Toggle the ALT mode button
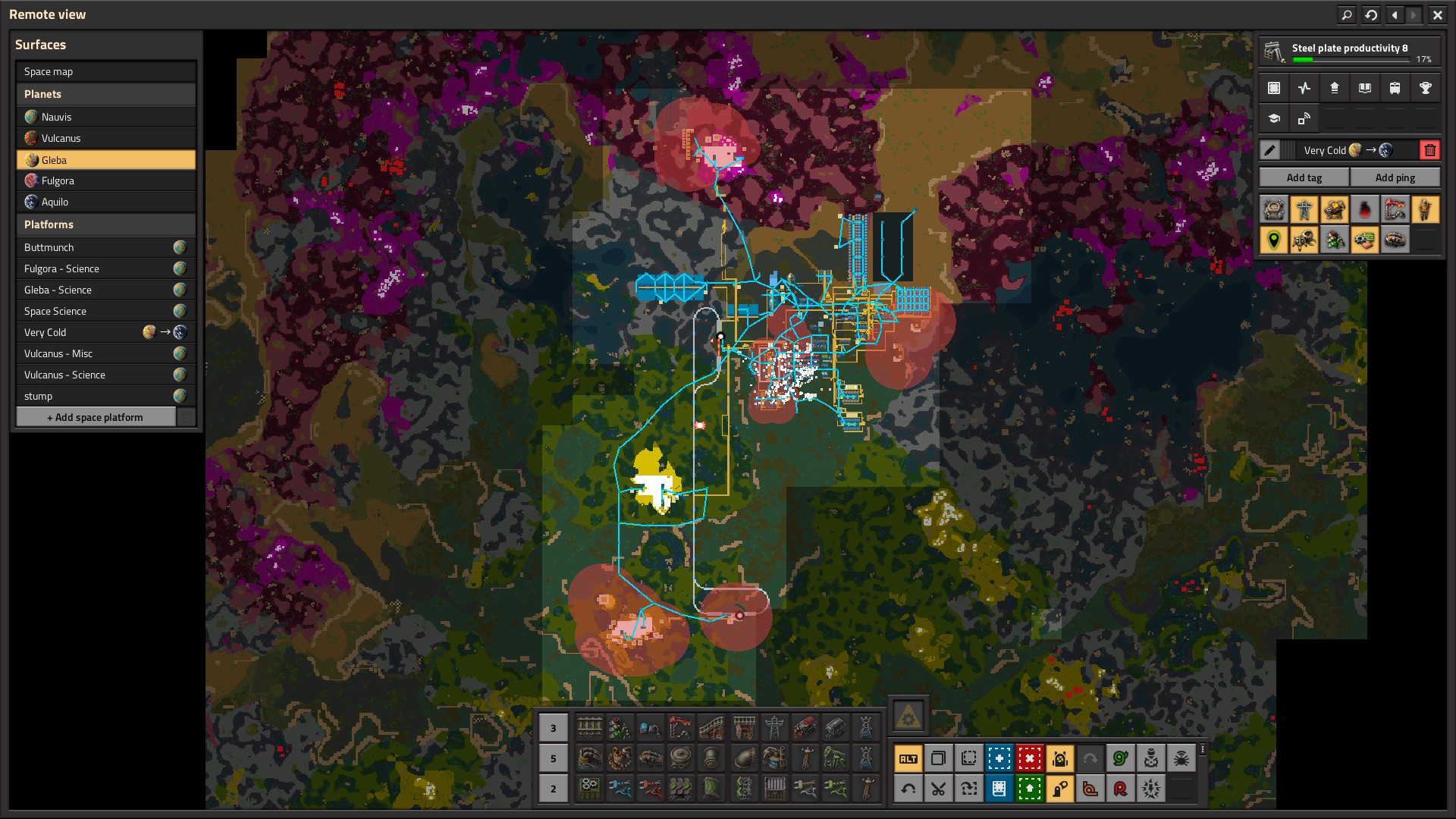The width and height of the screenshot is (1456, 819). [x=908, y=758]
